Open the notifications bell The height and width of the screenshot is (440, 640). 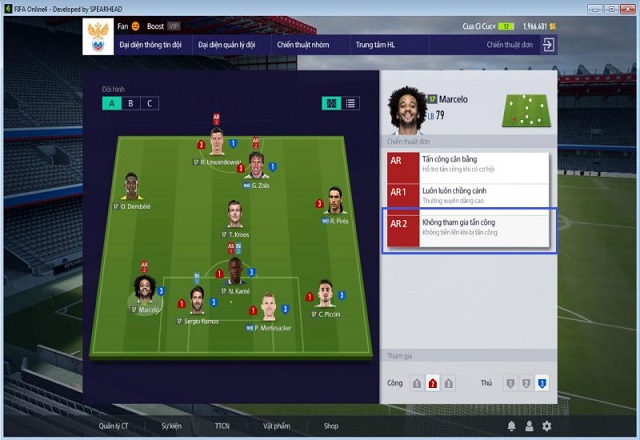tap(512, 426)
